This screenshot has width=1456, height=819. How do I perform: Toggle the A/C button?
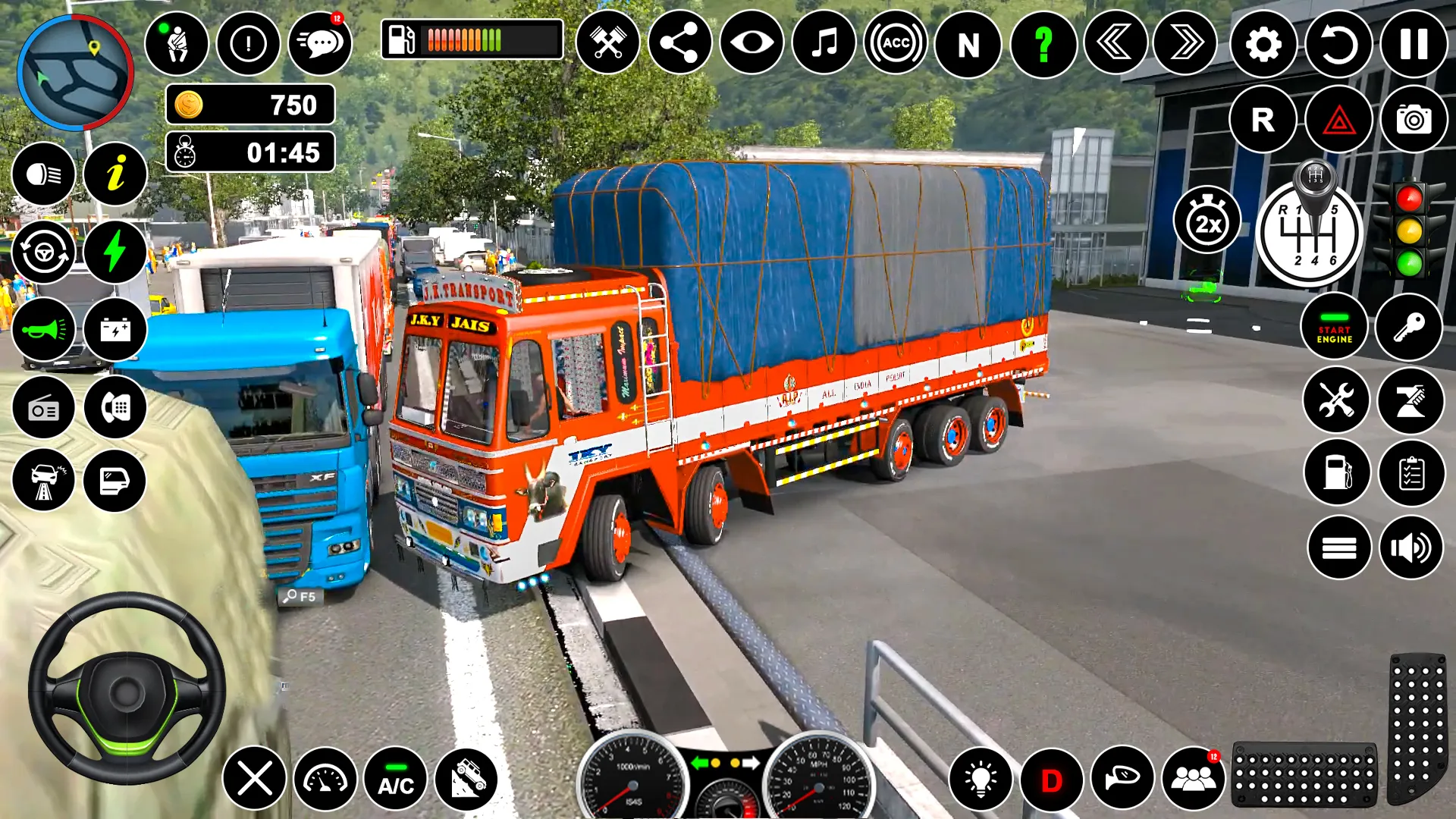(x=396, y=780)
